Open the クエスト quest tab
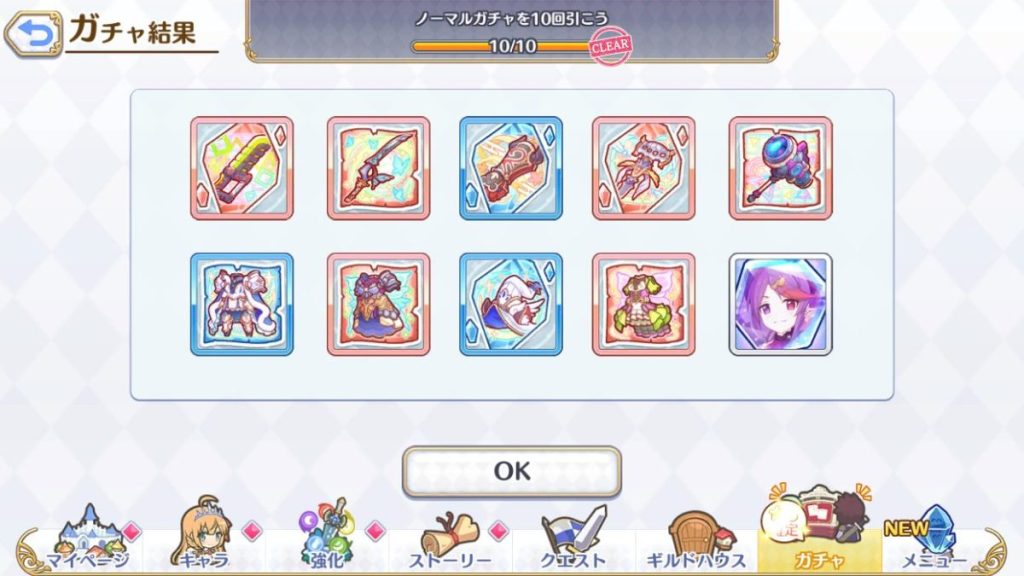 tap(573, 540)
